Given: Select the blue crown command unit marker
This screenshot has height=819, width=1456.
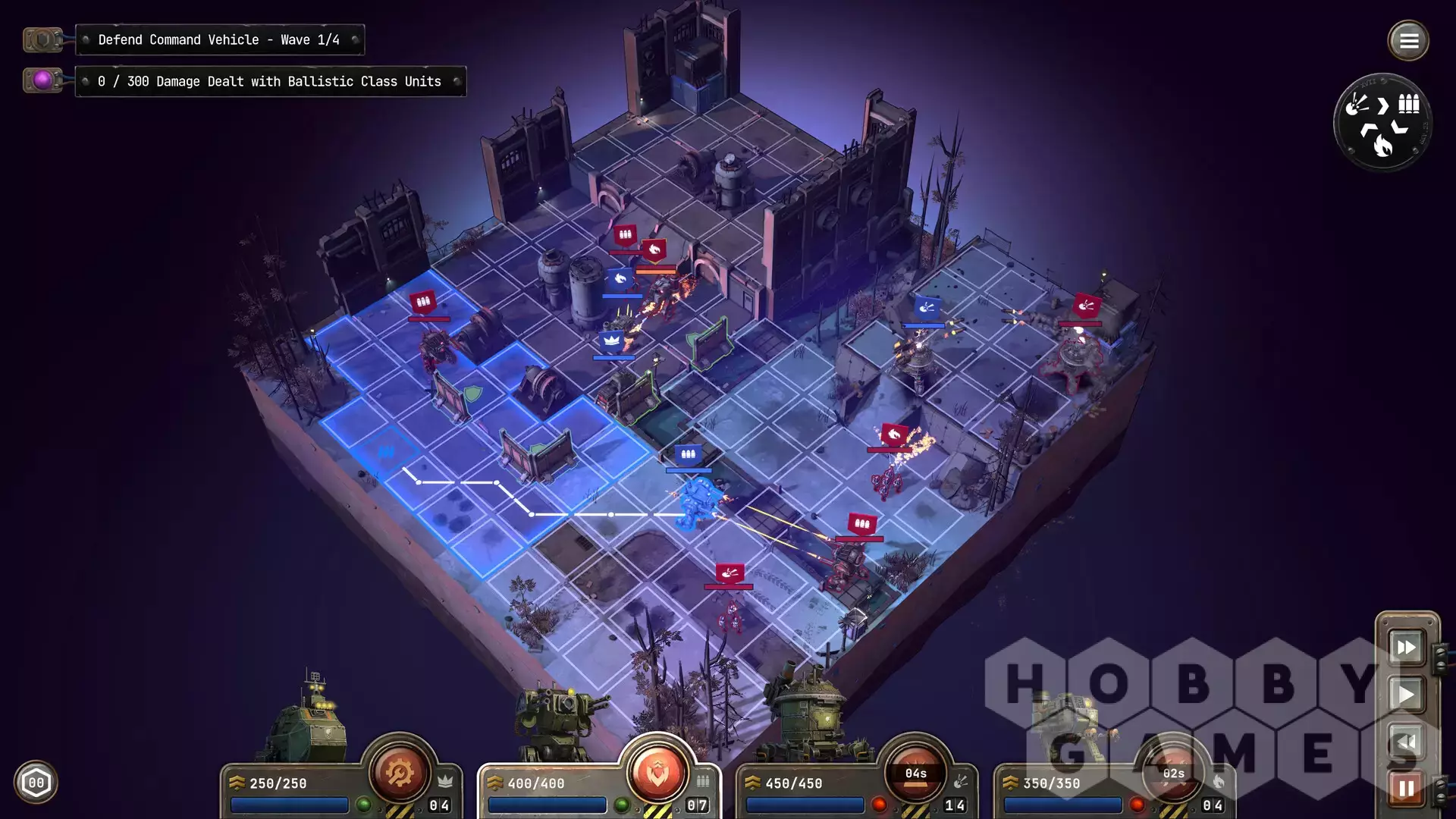Looking at the screenshot, I should pos(612,341).
